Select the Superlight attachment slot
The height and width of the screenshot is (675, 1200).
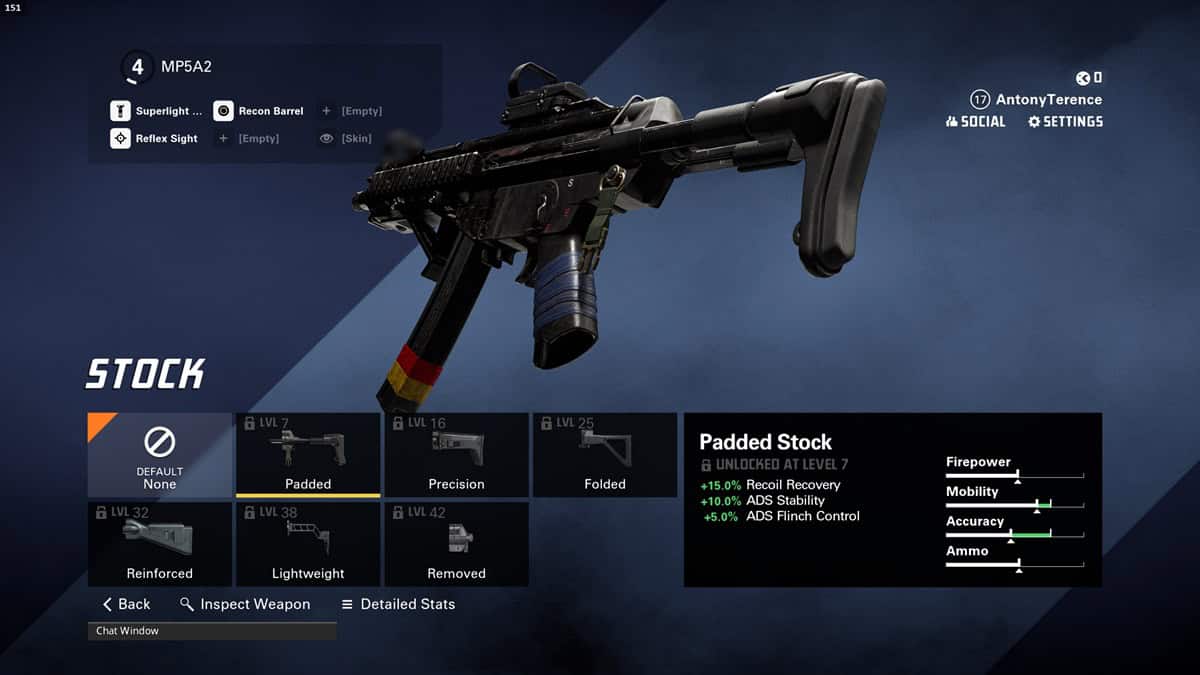[157, 111]
